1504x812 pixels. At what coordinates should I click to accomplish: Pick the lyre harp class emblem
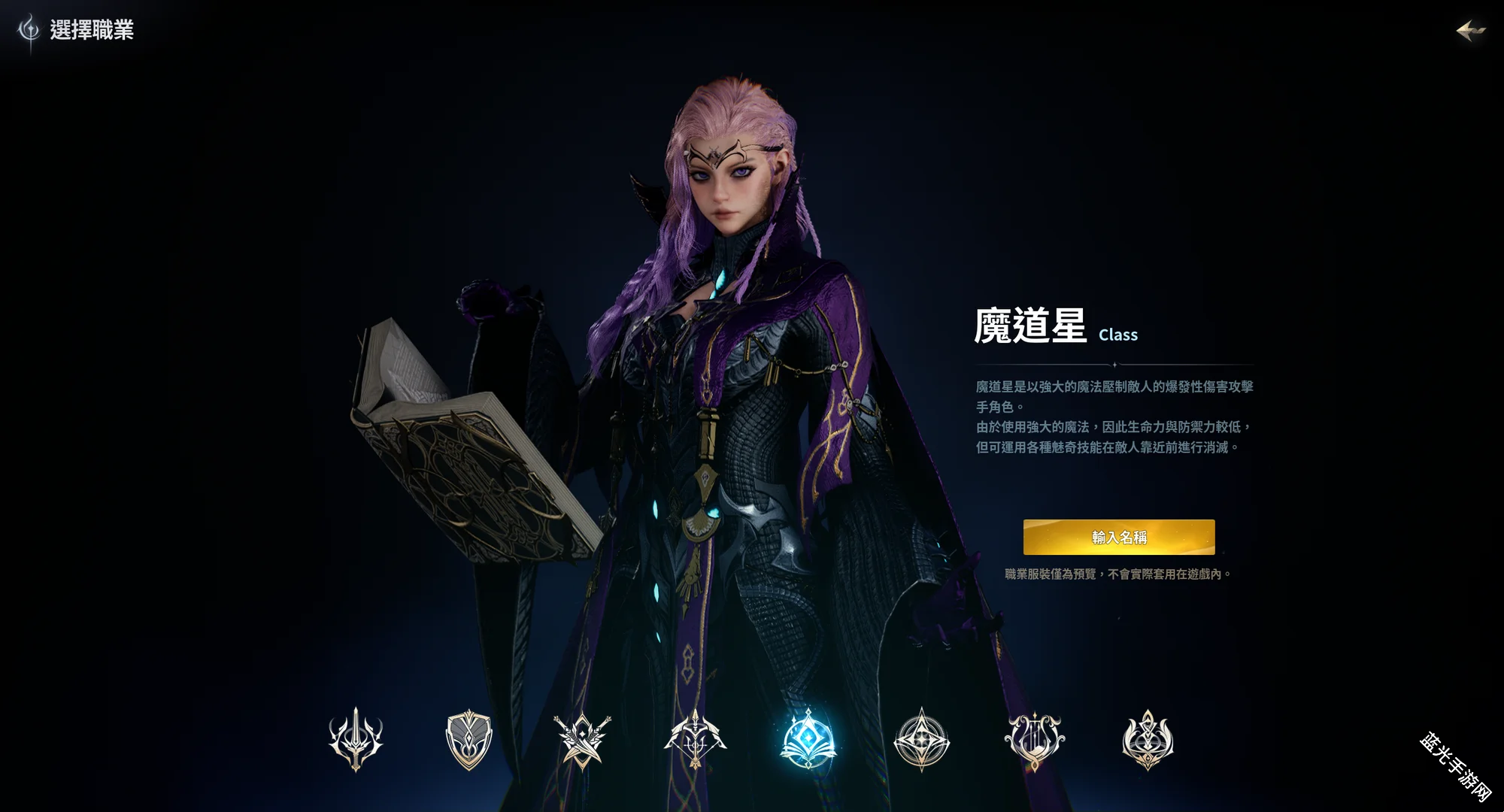point(1034,740)
